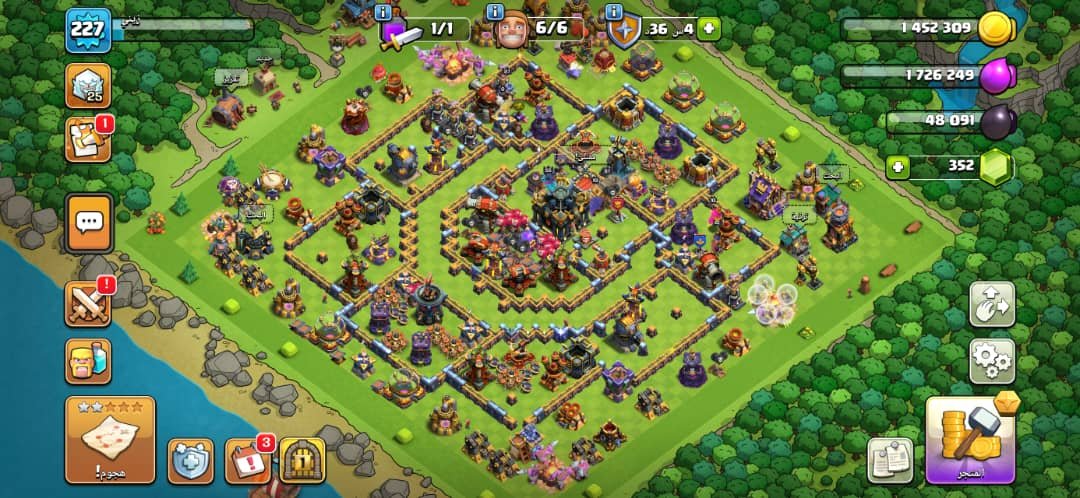Show info for the 6/6 builders counter
Viewport: 1080px width, 498px height.
tap(494, 12)
